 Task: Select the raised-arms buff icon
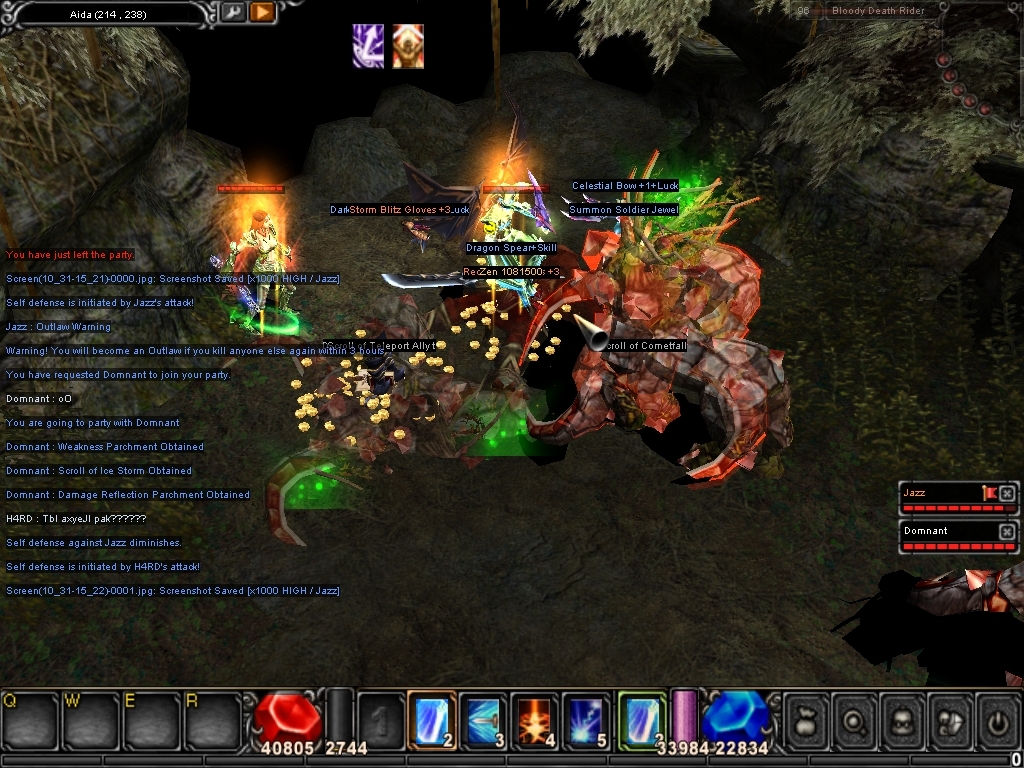(407, 46)
